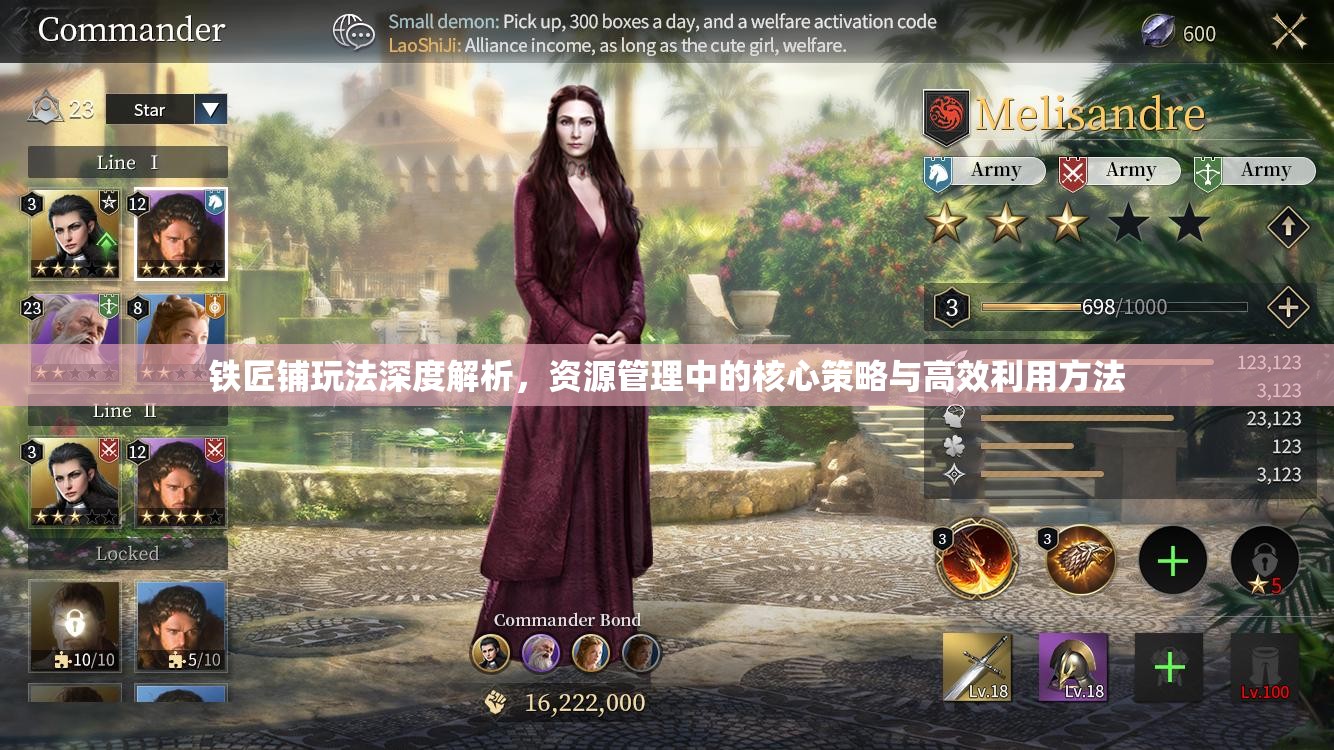
Task: Click the locked leg armor slot requiring Lv.100
Action: click(1264, 665)
